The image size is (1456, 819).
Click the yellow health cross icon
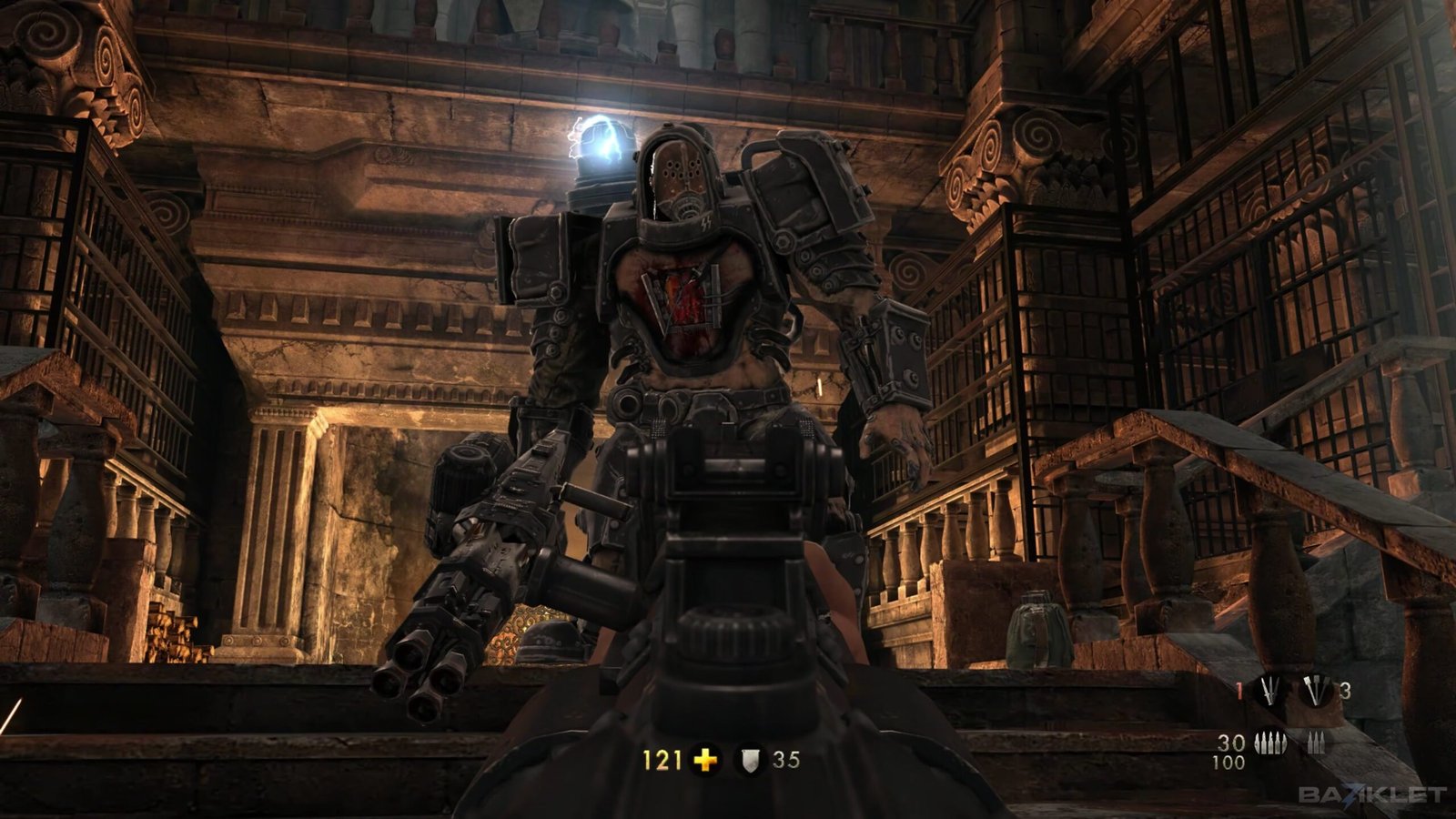705,759
